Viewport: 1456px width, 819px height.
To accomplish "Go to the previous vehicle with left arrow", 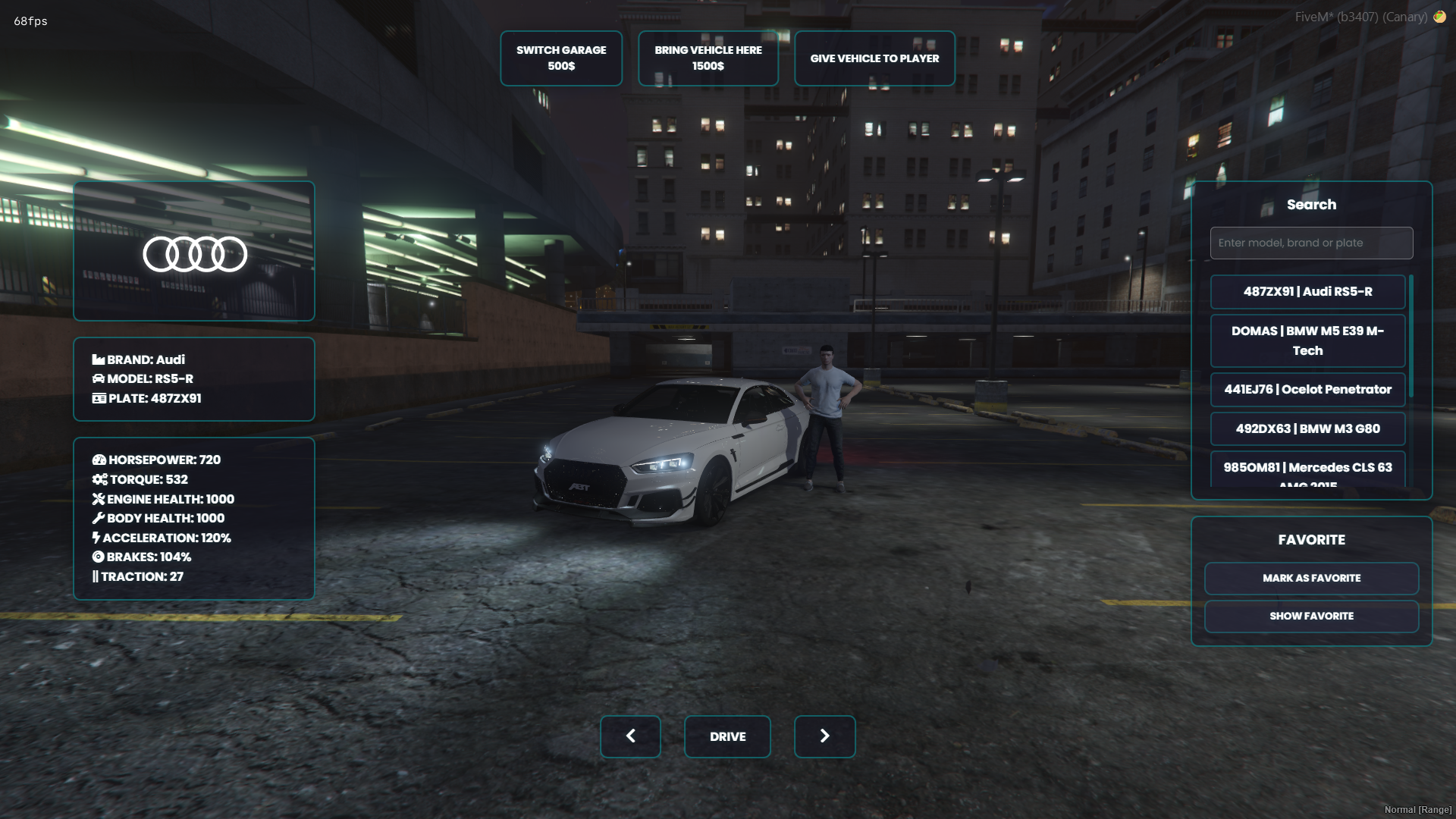I will [x=630, y=736].
